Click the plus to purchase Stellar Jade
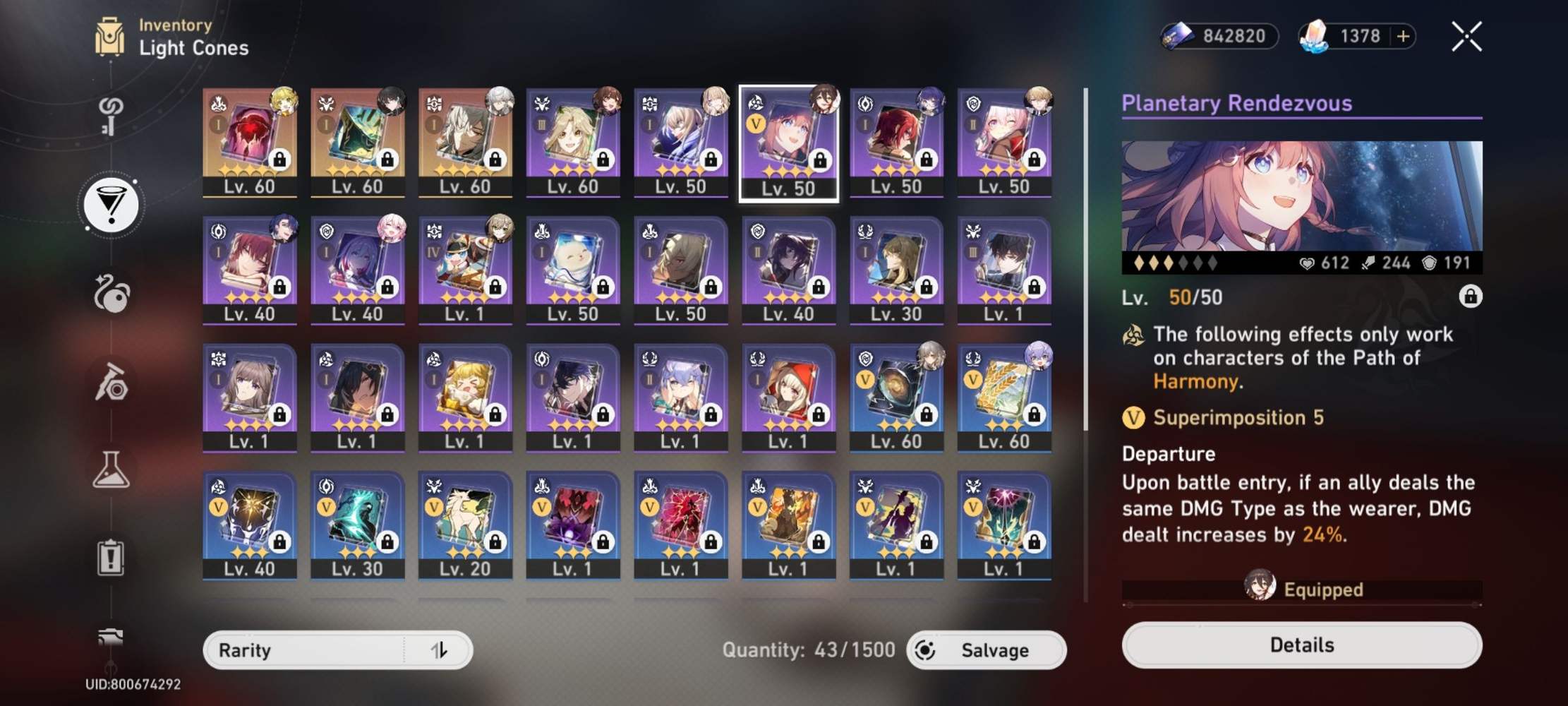Image resolution: width=1568 pixels, height=706 pixels. 1405,36
